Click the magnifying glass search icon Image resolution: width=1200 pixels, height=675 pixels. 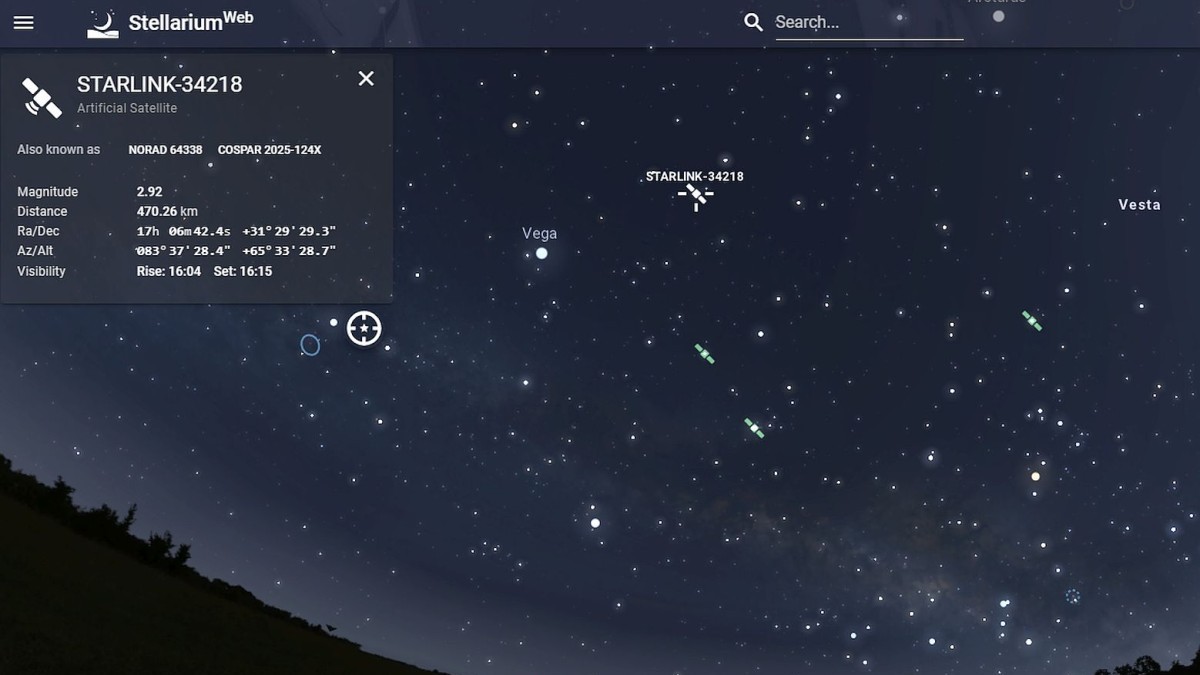(753, 22)
